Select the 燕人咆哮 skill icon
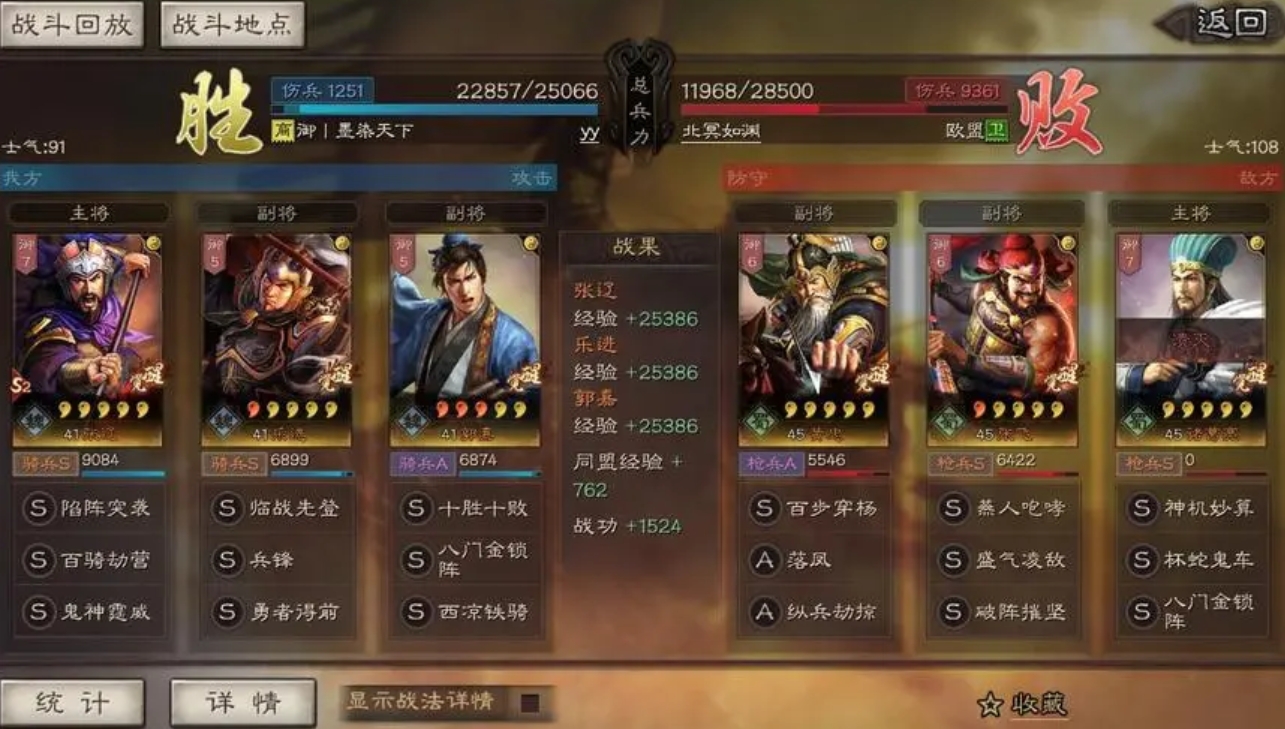The image size is (1285, 729). coord(1003,508)
